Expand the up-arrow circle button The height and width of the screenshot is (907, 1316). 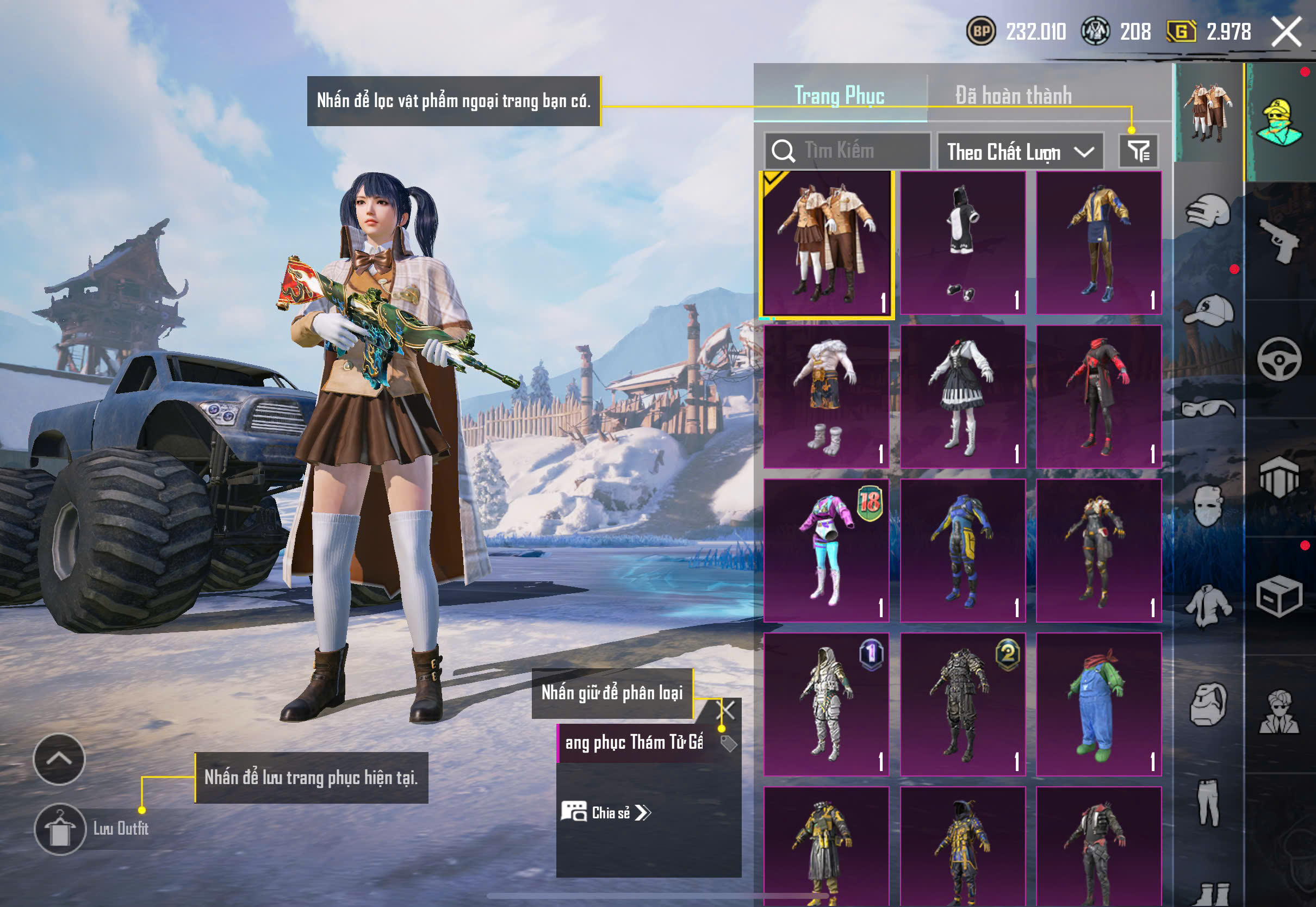tap(59, 759)
